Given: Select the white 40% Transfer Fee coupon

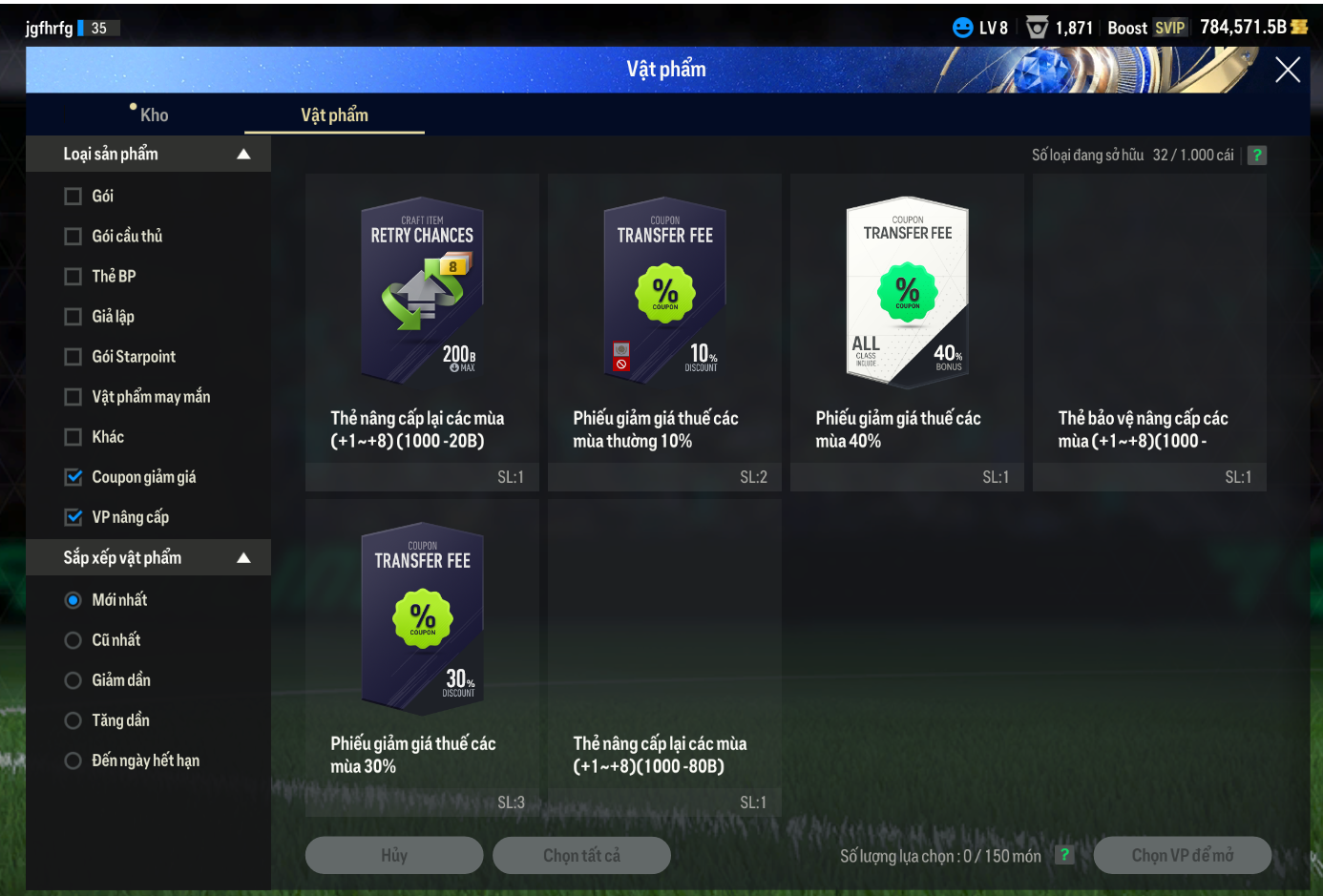Looking at the screenshot, I should pyautogui.click(x=907, y=291).
